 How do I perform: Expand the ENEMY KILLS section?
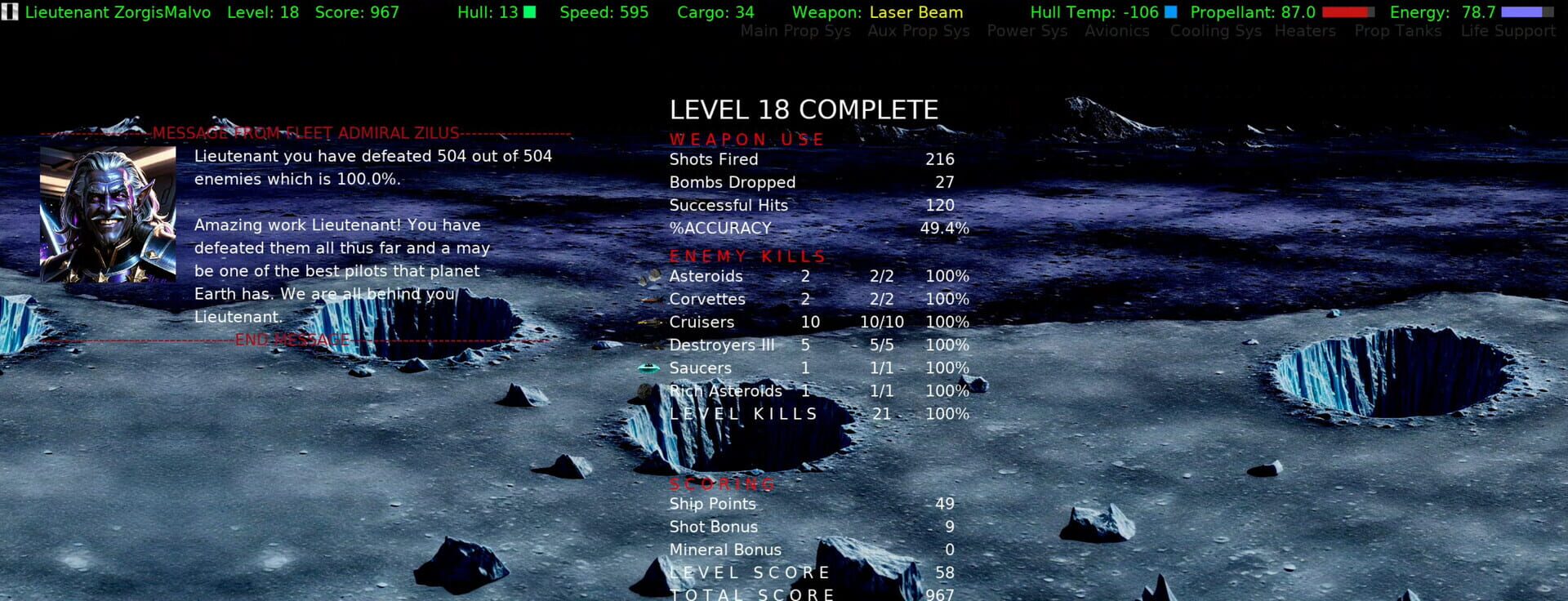(x=747, y=256)
